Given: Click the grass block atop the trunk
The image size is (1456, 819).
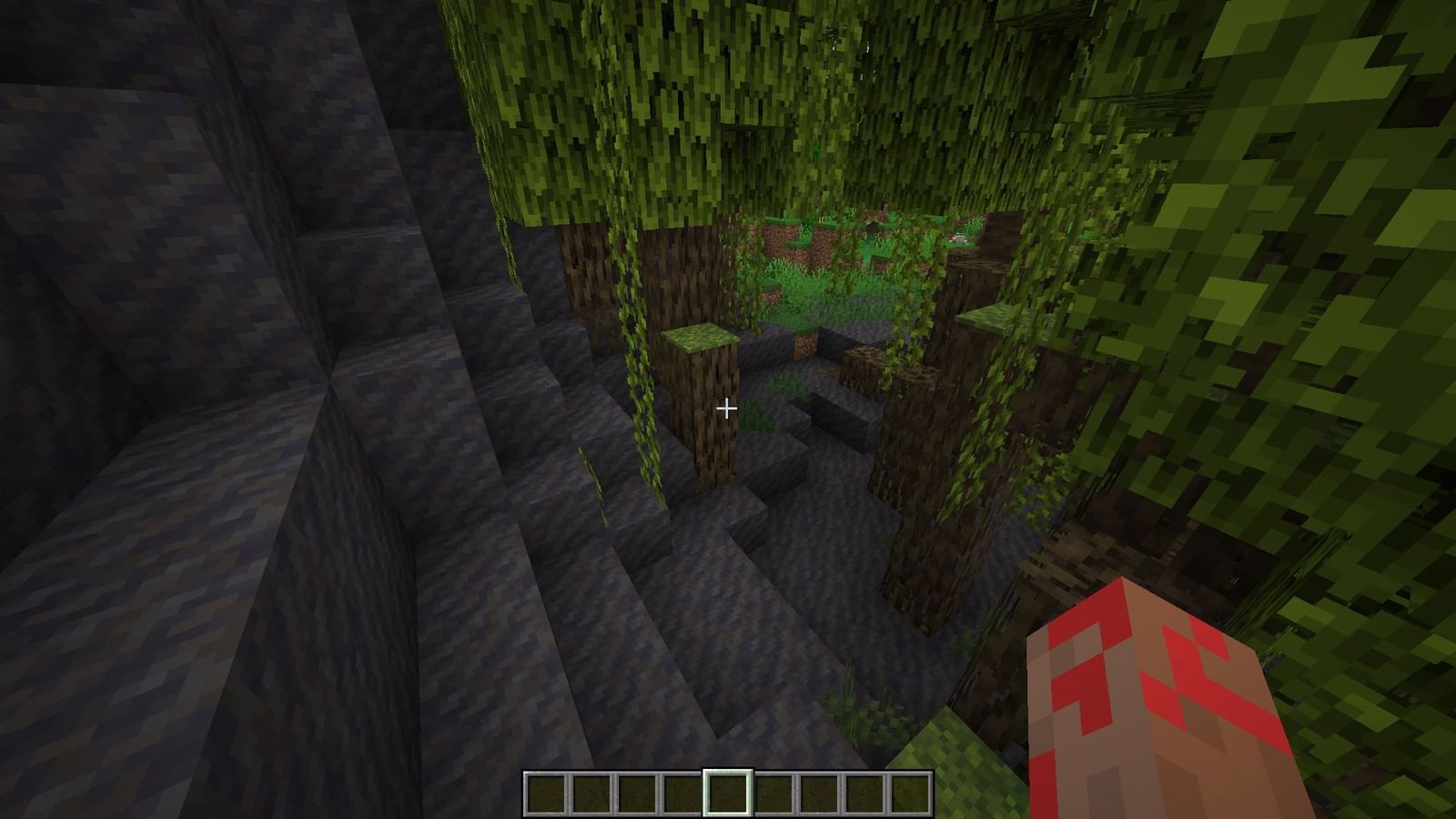Looking at the screenshot, I should click(x=701, y=337).
